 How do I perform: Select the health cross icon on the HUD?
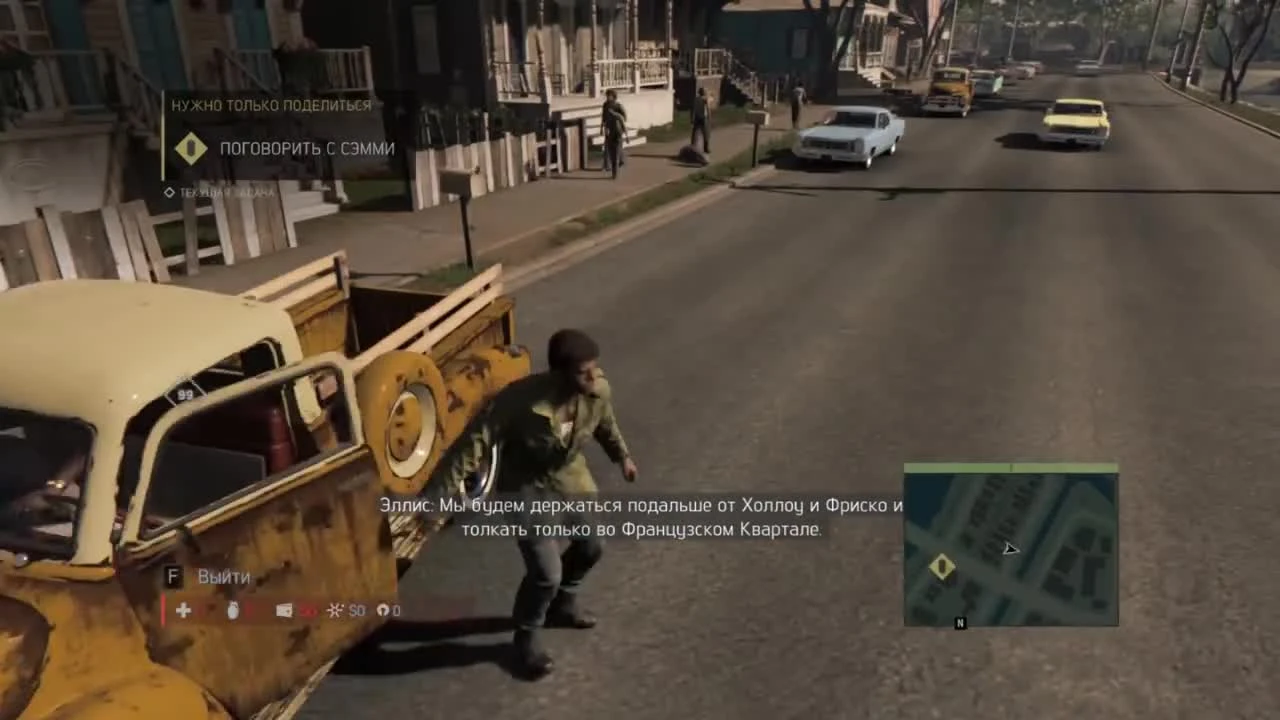coord(183,610)
